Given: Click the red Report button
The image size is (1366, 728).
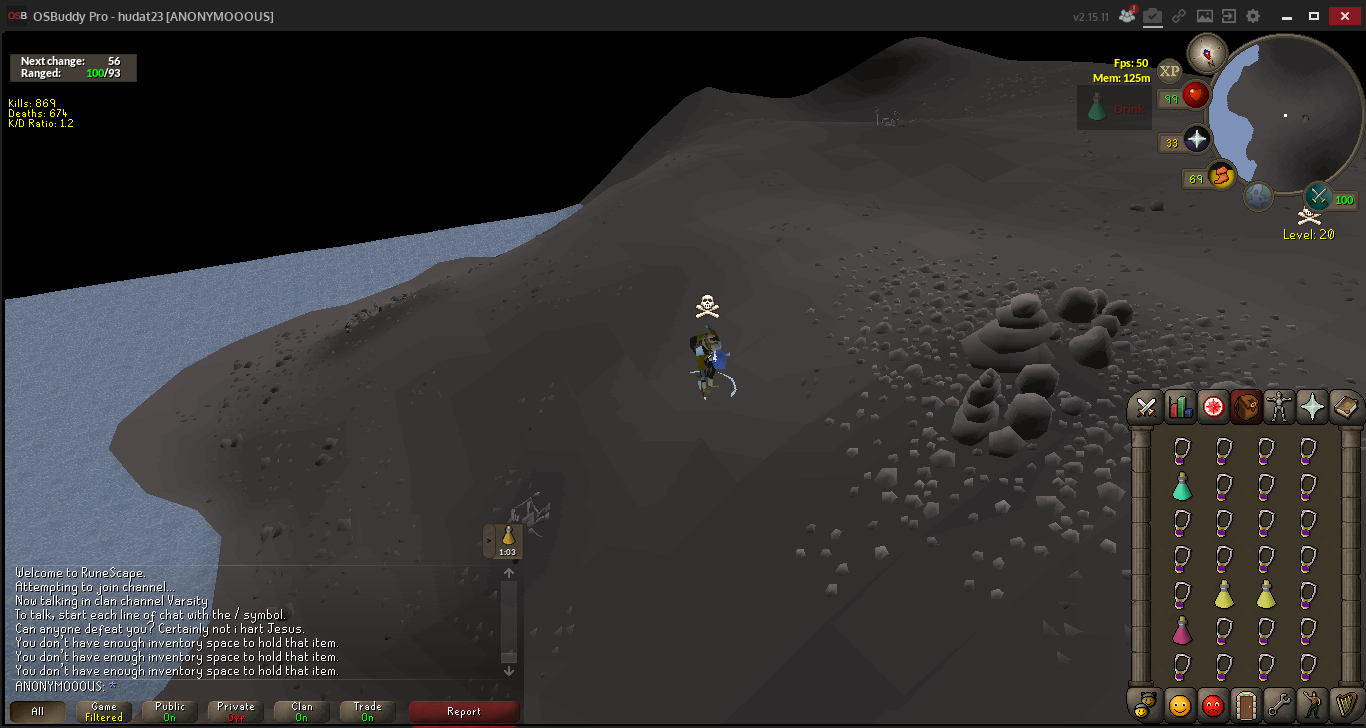Looking at the screenshot, I should click(x=464, y=712).
